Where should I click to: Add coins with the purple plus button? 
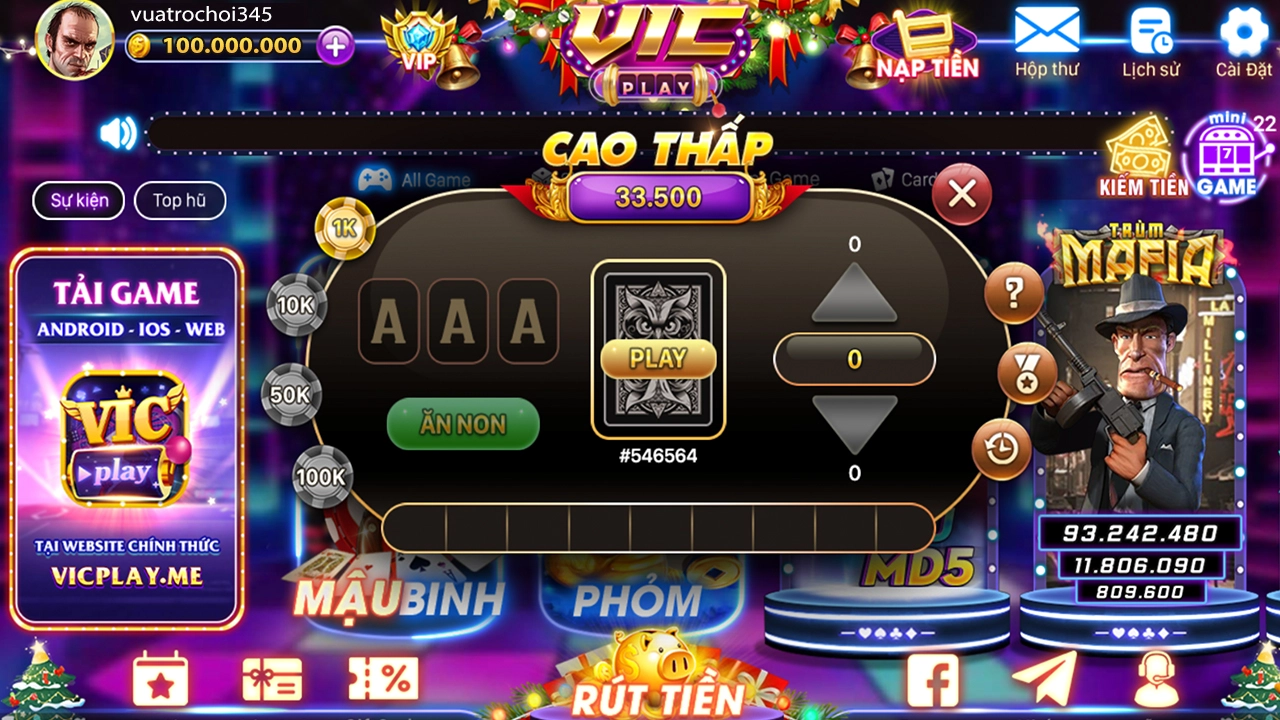(x=336, y=45)
